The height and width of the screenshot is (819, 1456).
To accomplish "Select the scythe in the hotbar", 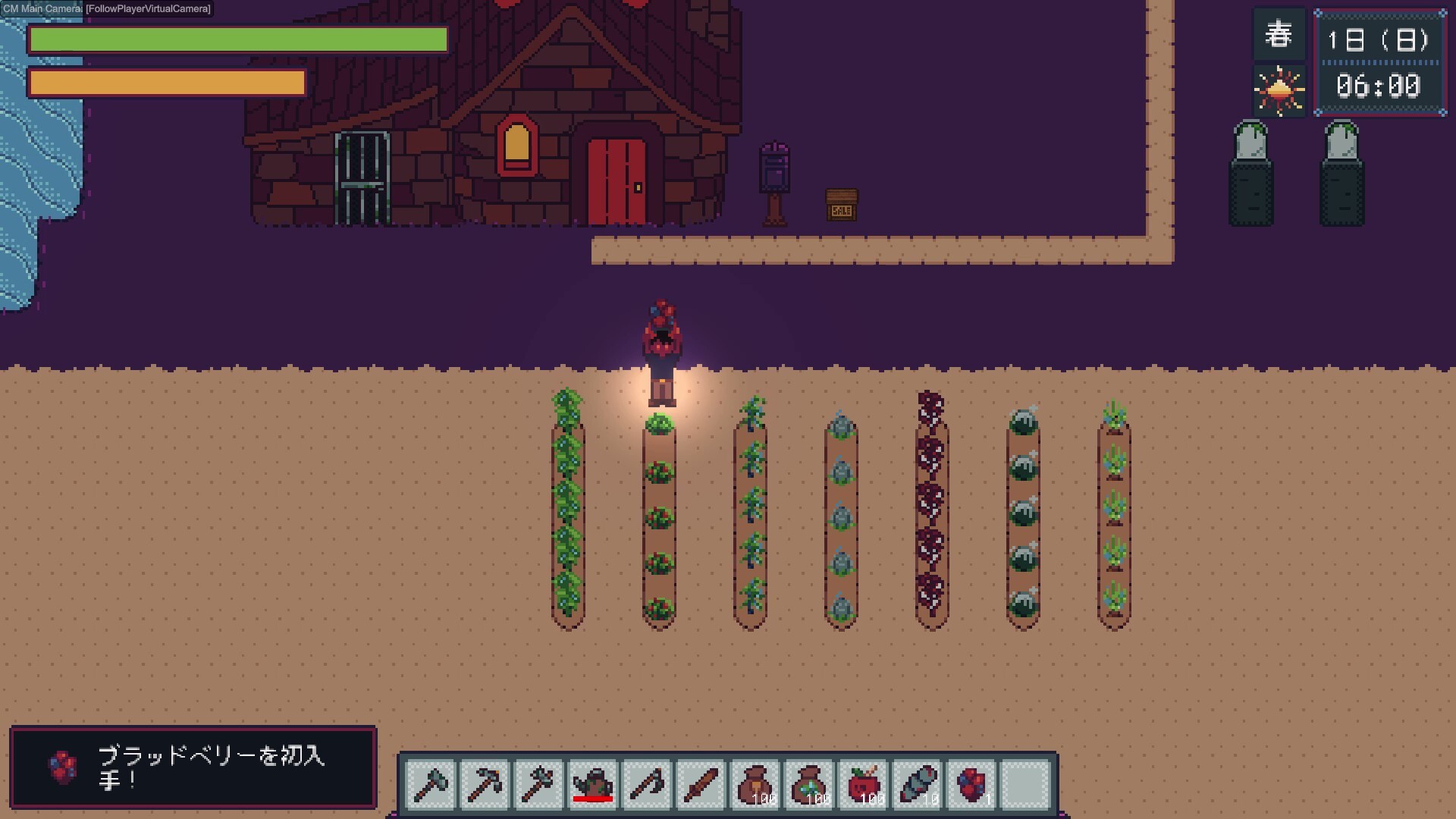I will pos(648,783).
